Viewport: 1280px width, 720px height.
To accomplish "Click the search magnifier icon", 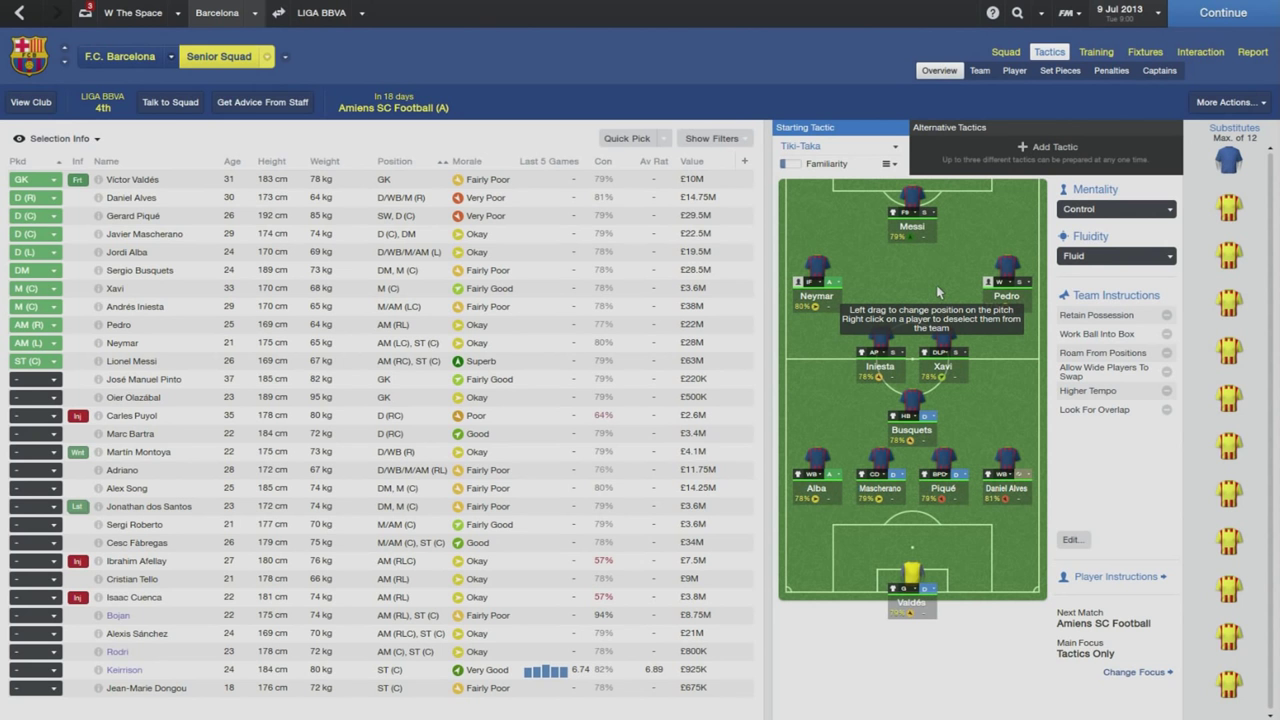I will (x=1017, y=13).
